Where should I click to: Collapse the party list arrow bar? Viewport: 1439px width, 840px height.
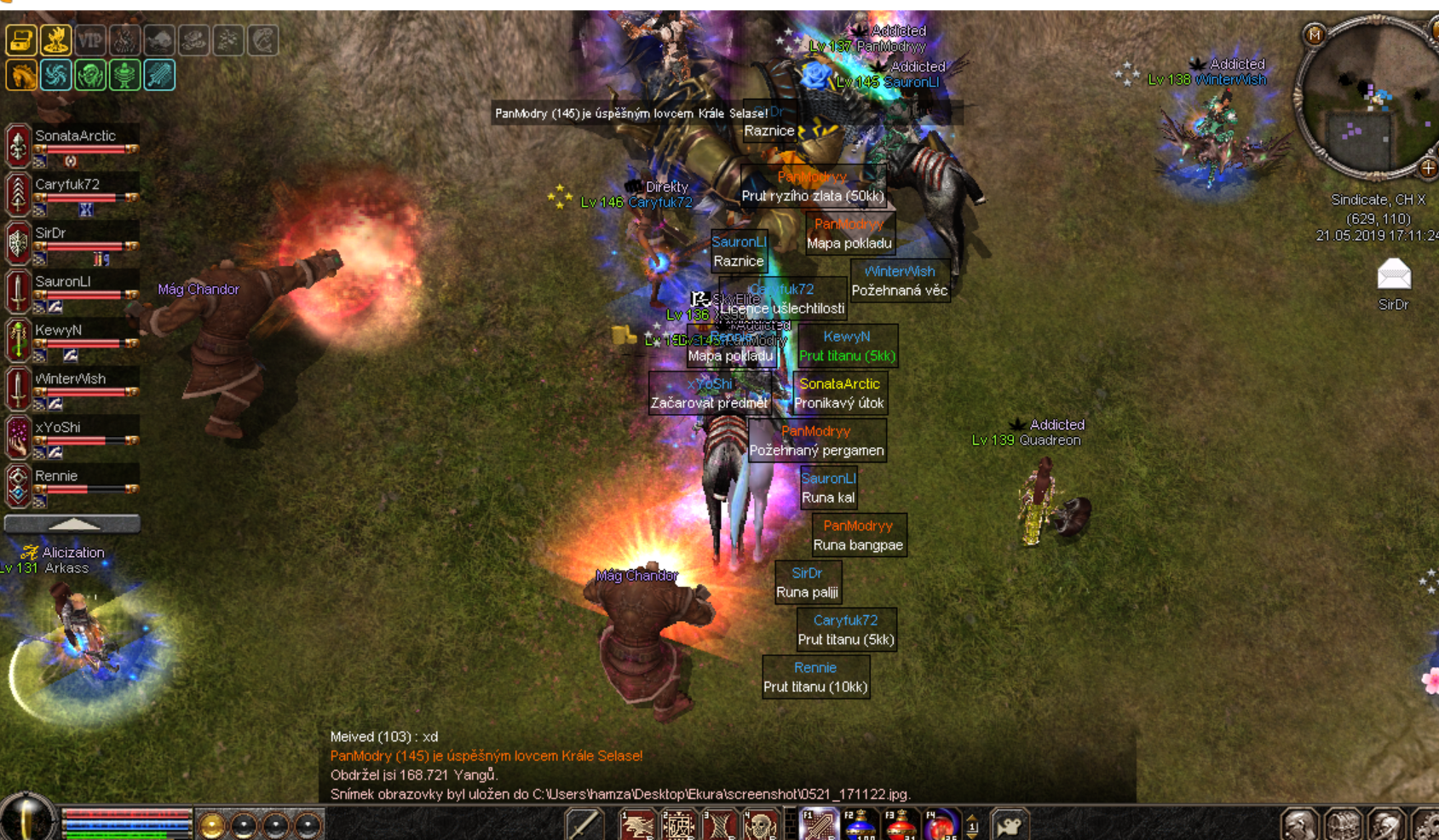pyautogui.click(x=72, y=524)
